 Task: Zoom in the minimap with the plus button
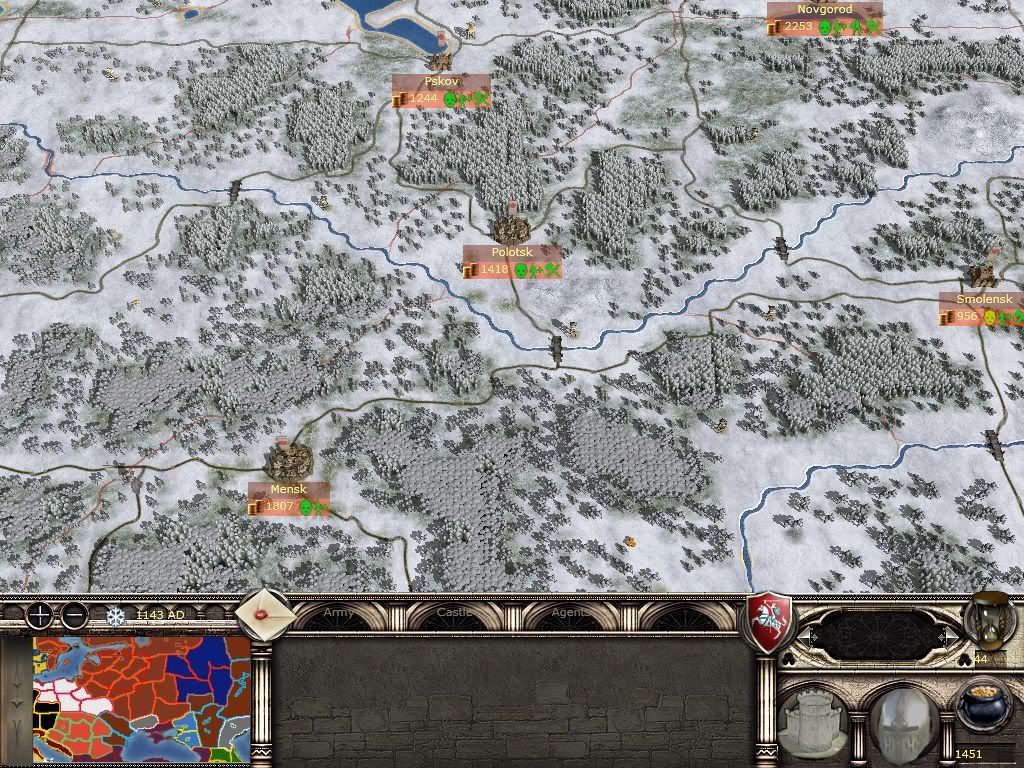pos(38,615)
